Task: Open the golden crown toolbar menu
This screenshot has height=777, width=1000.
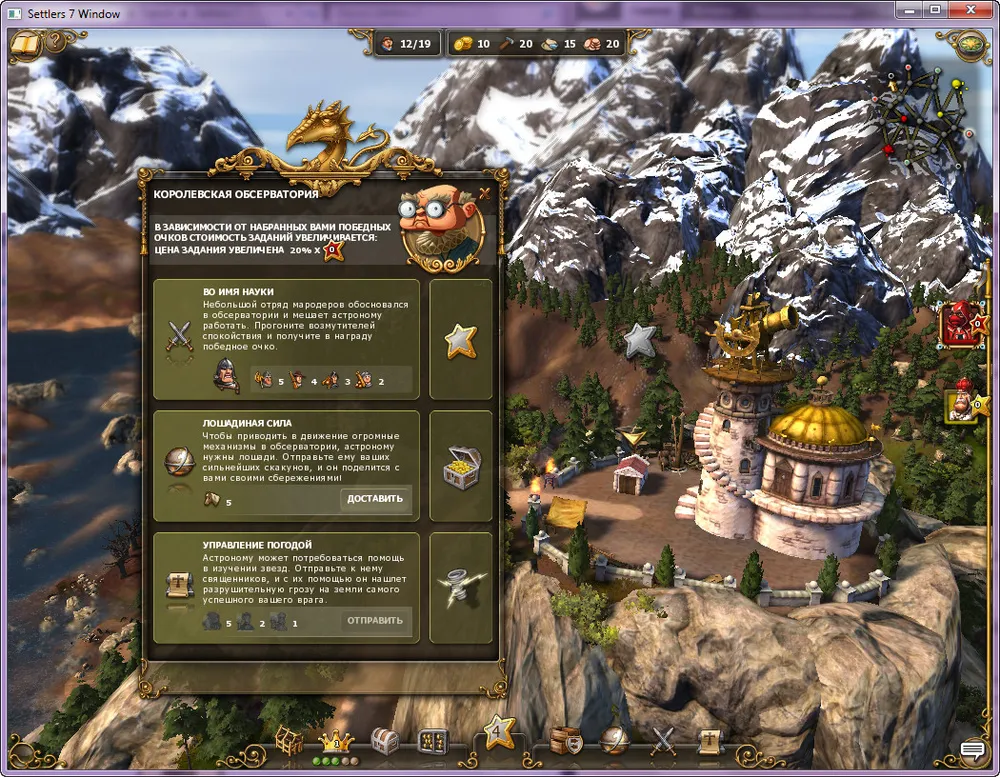Action: (x=336, y=741)
